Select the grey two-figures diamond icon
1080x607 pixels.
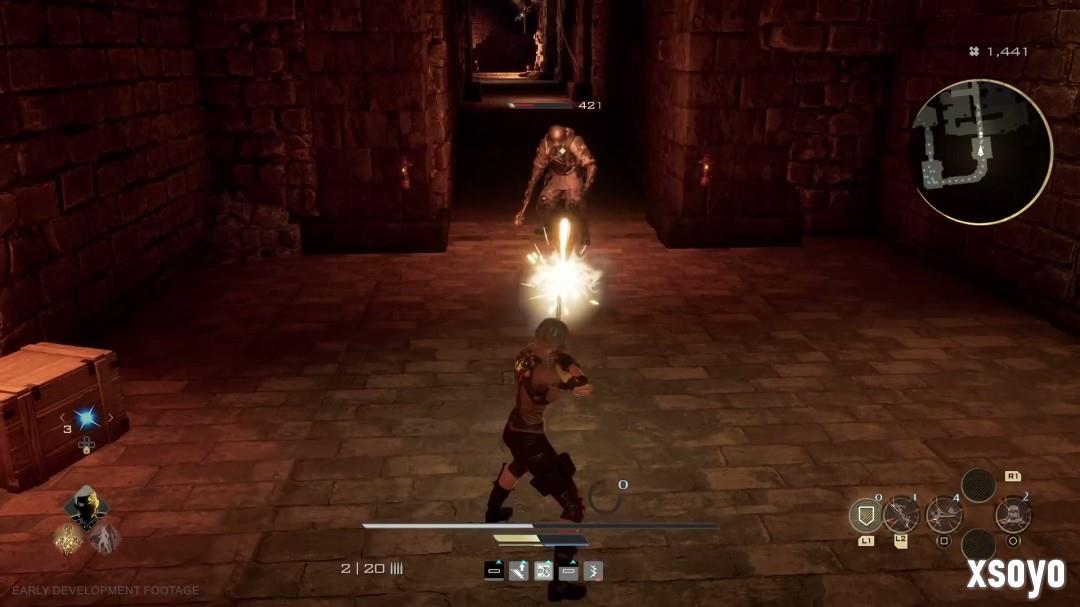tap(105, 540)
